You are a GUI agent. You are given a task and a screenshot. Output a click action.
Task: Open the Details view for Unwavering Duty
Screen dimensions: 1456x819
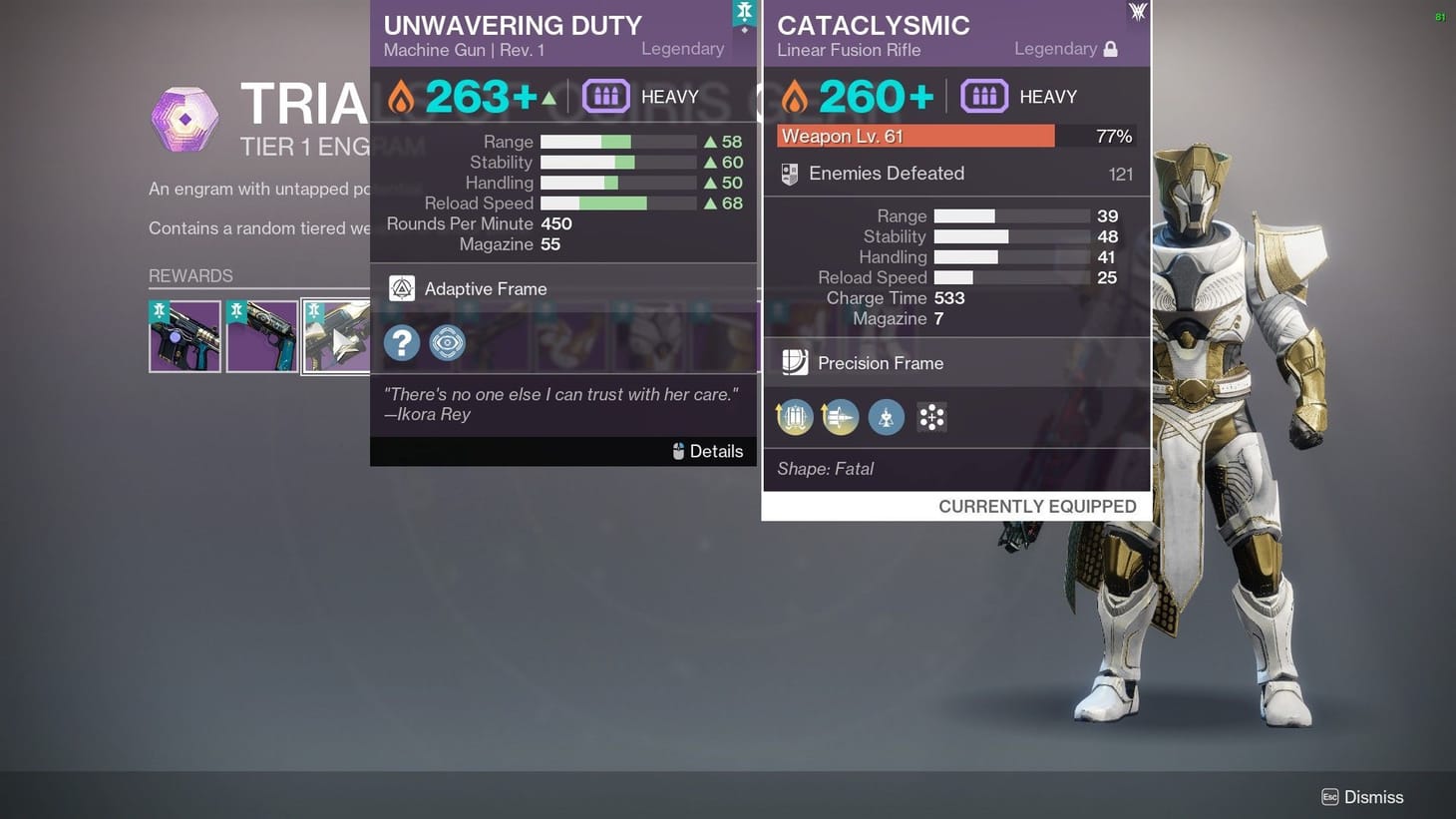pyautogui.click(x=708, y=451)
